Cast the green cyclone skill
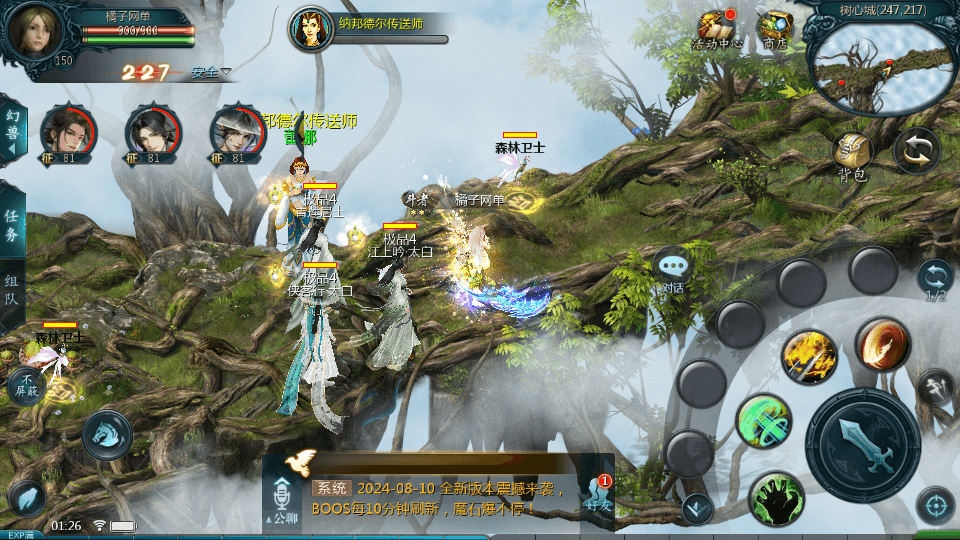This screenshot has height=540, width=960. point(764,421)
